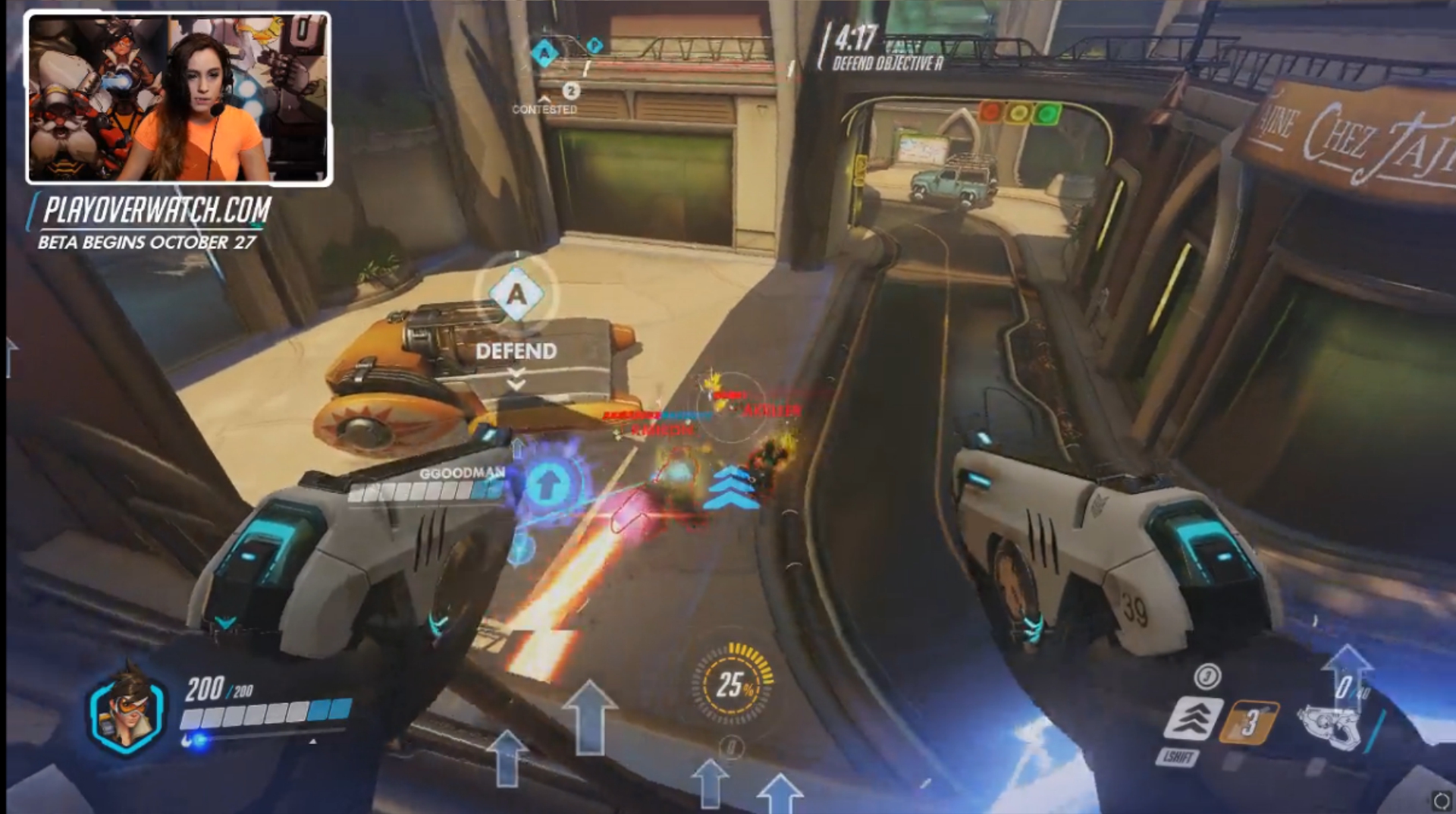
Task: Select the orange Recall ability slot
Action: coord(1248,721)
